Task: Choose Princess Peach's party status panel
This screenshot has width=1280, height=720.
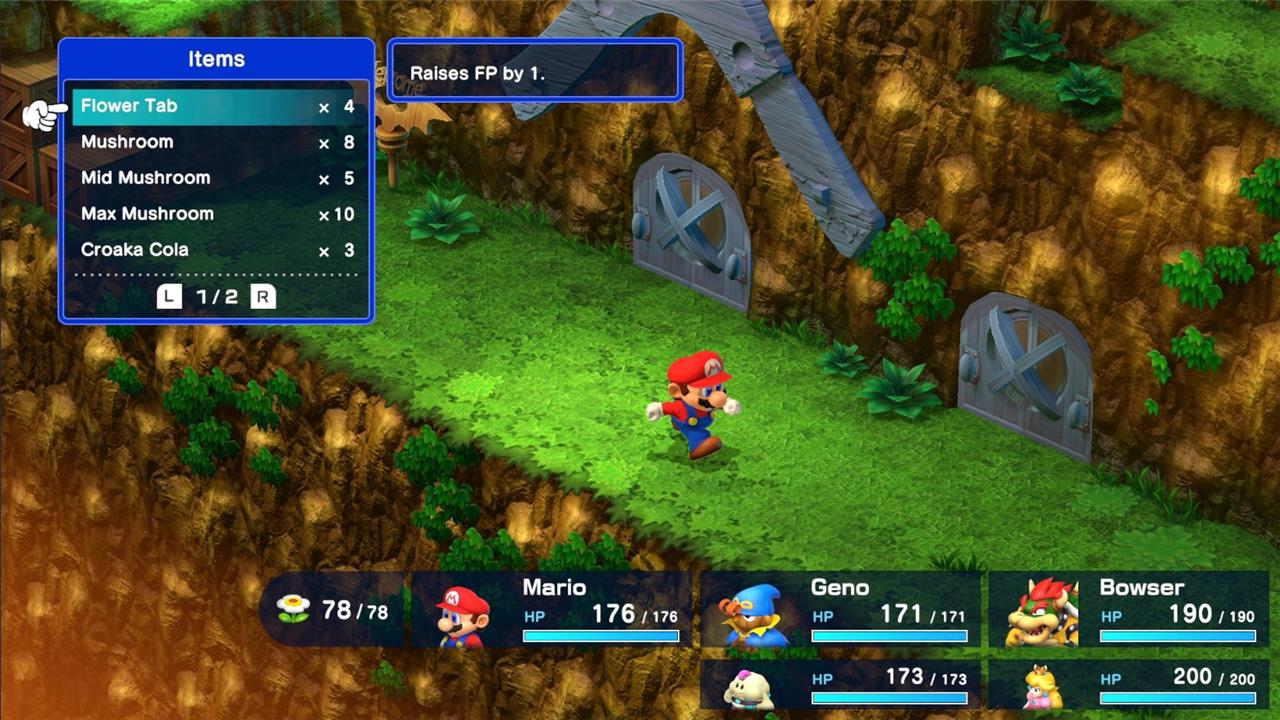Action: 1128,684
